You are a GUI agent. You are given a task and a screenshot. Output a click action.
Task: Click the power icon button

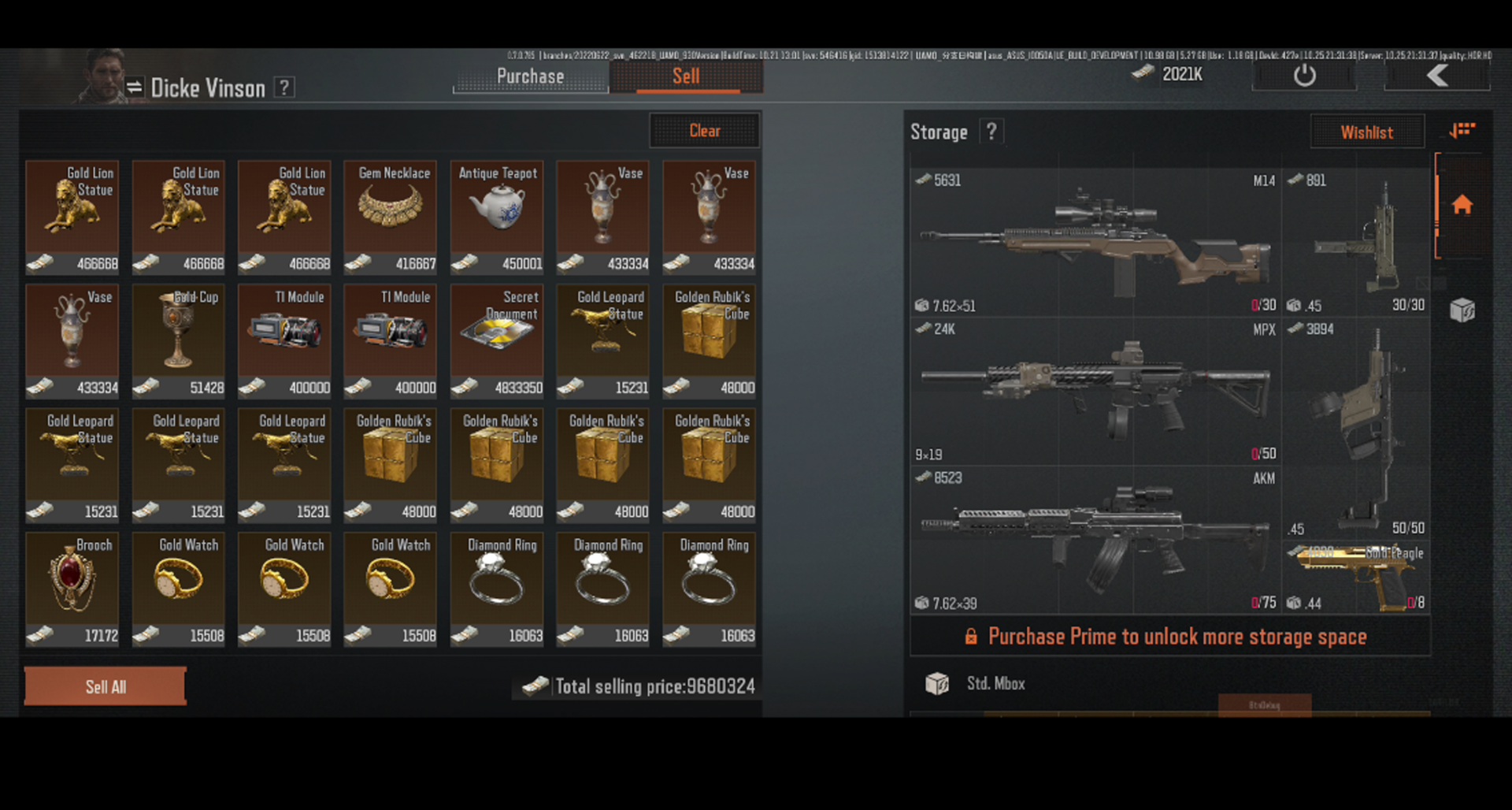[1304, 76]
